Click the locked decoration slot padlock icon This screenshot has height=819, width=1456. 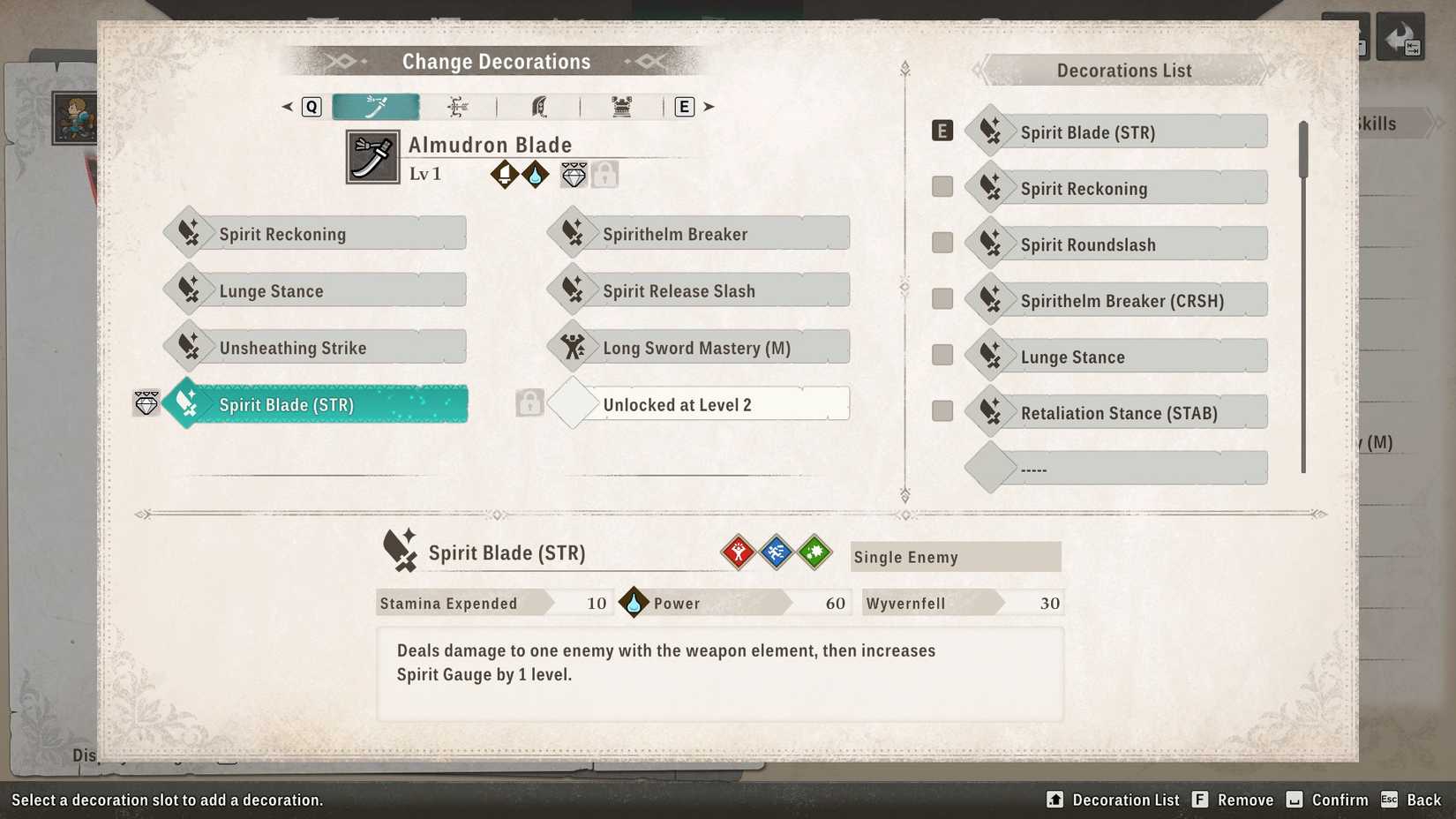pos(604,174)
